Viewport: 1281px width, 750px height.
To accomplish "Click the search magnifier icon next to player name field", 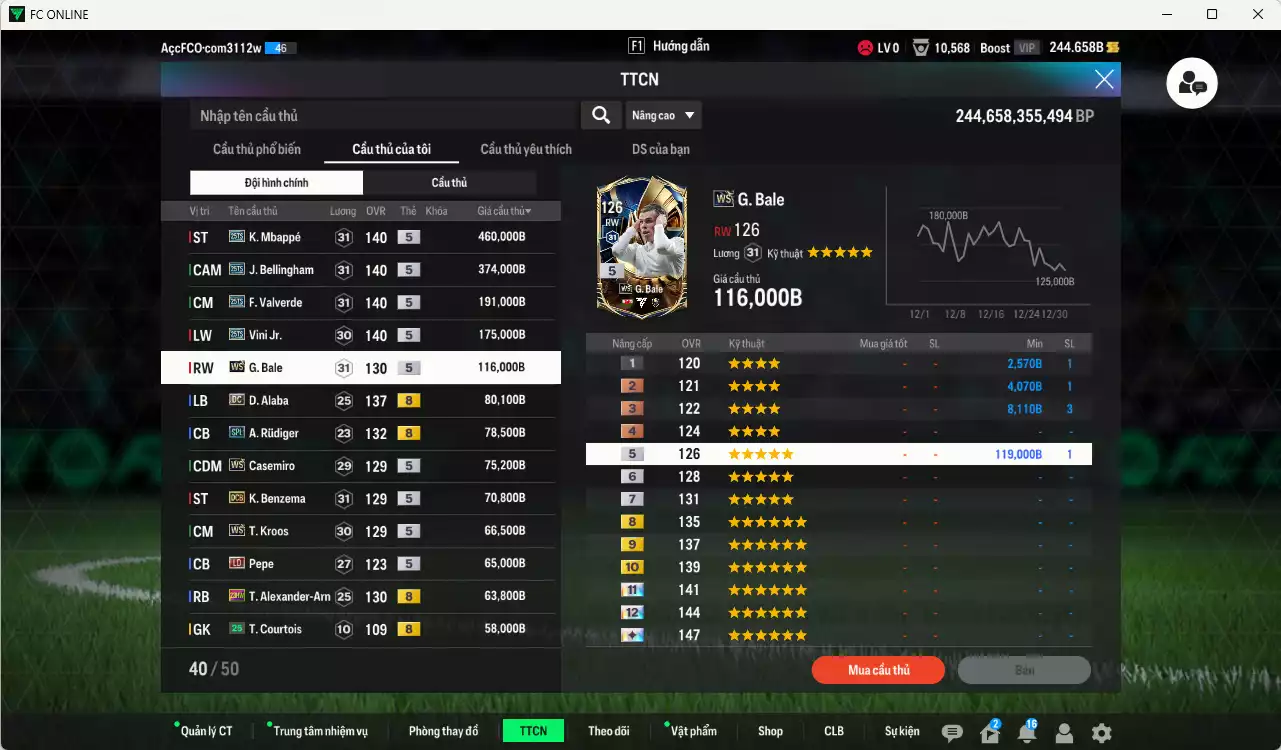I will (x=600, y=115).
